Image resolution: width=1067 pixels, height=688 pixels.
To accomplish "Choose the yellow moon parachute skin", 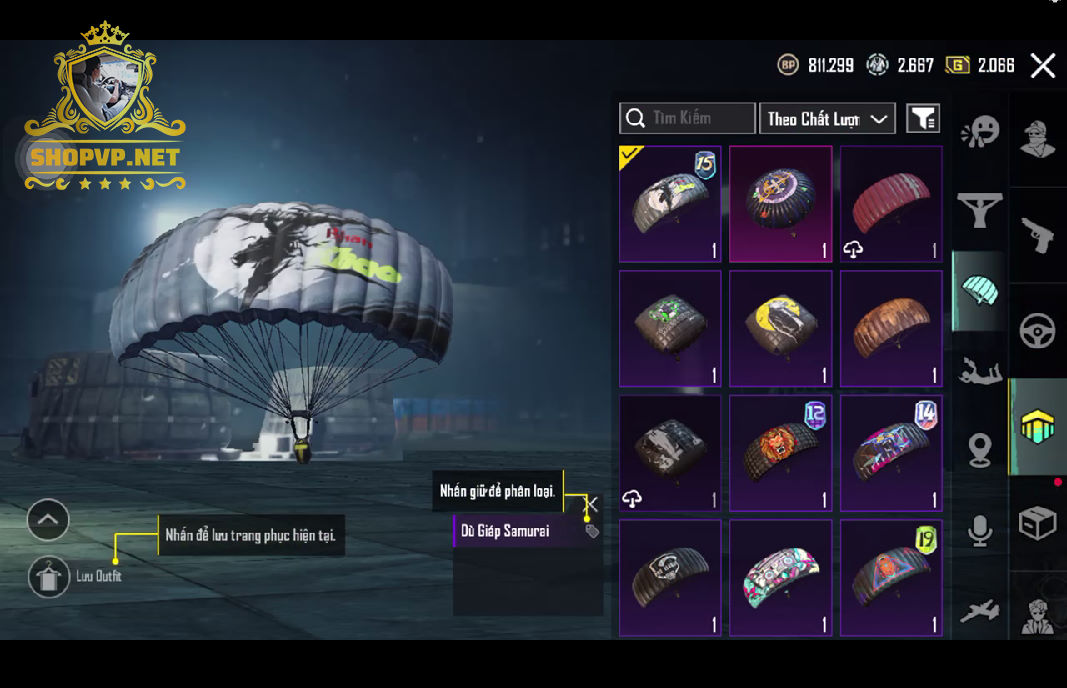I will click(780, 329).
